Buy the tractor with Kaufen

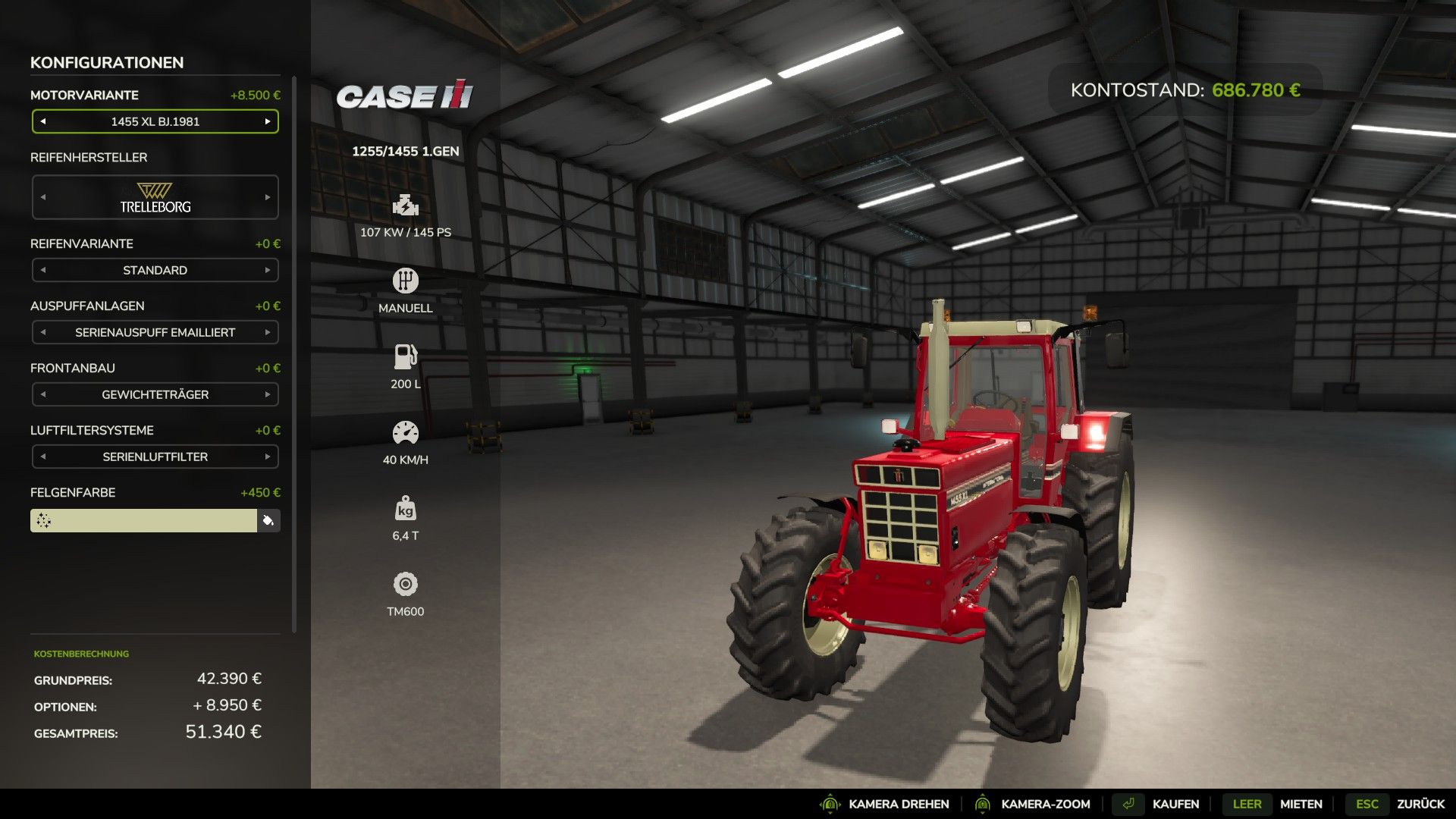(x=1175, y=804)
